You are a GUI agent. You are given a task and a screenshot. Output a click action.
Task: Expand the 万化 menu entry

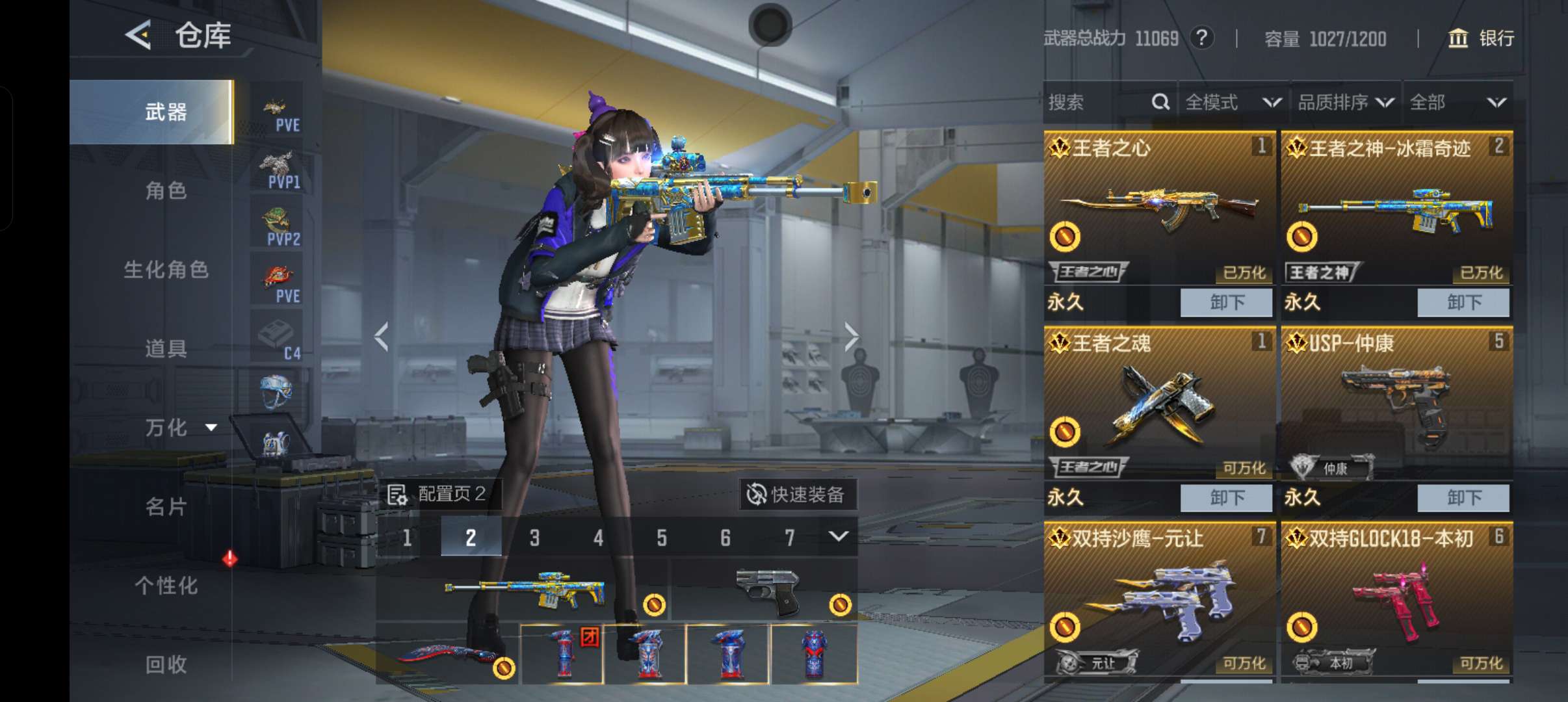(x=179, y=428)
